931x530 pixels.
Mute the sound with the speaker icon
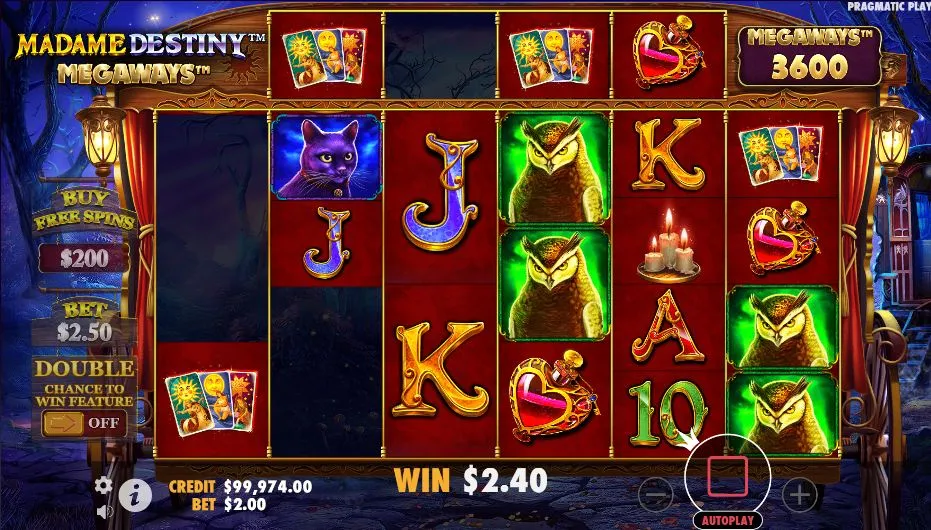tap(104, 511)
